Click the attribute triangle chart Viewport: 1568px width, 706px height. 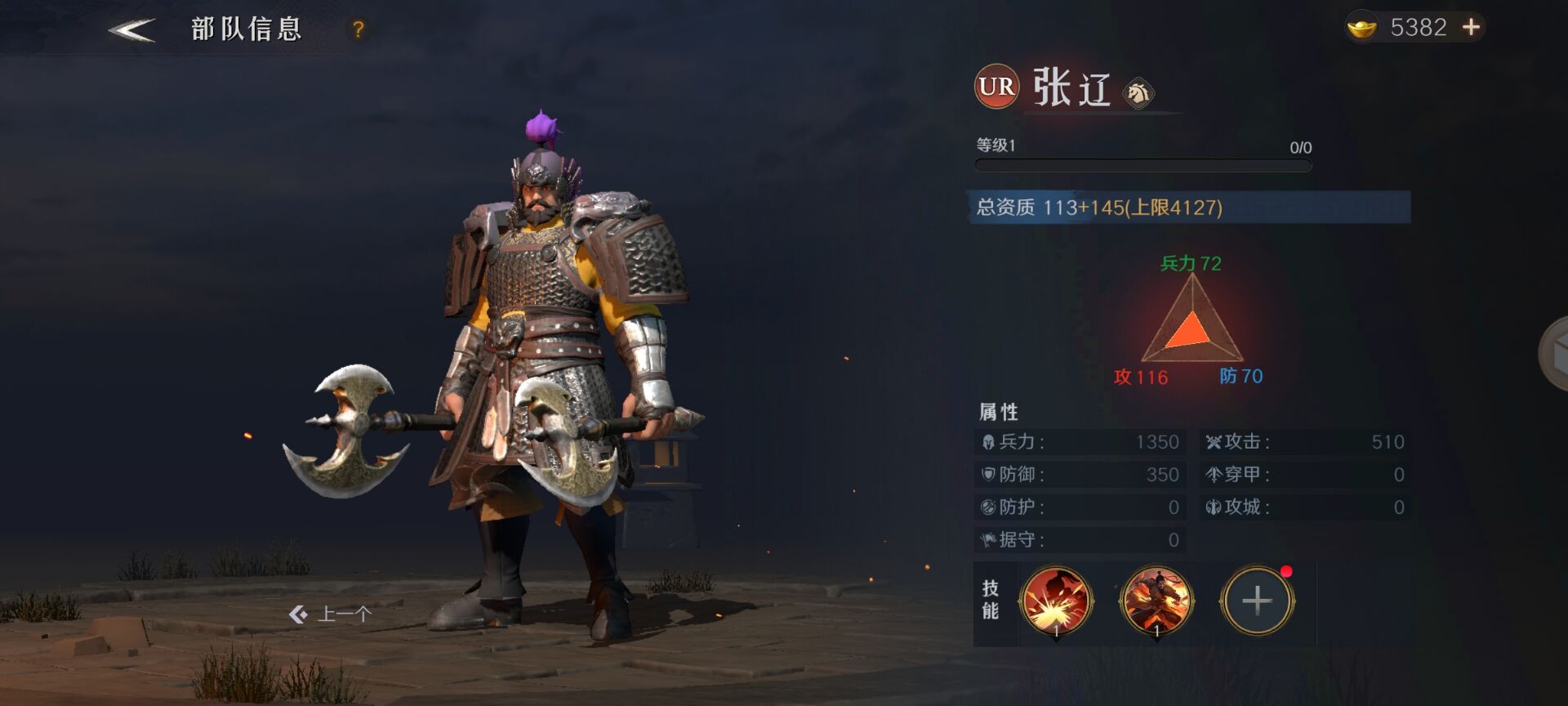pos(1192,323)
